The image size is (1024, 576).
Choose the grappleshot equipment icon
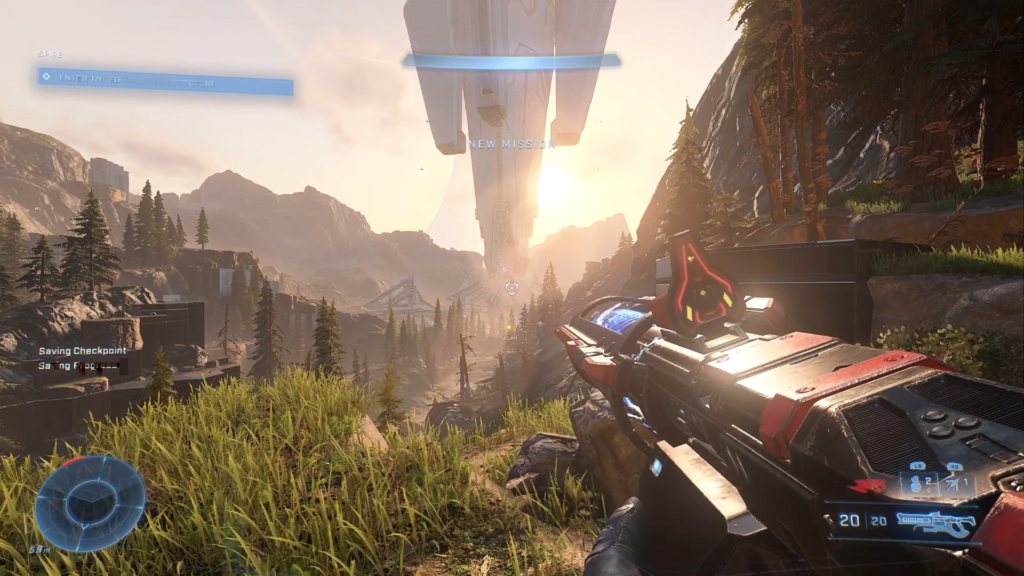coord(953,485)
